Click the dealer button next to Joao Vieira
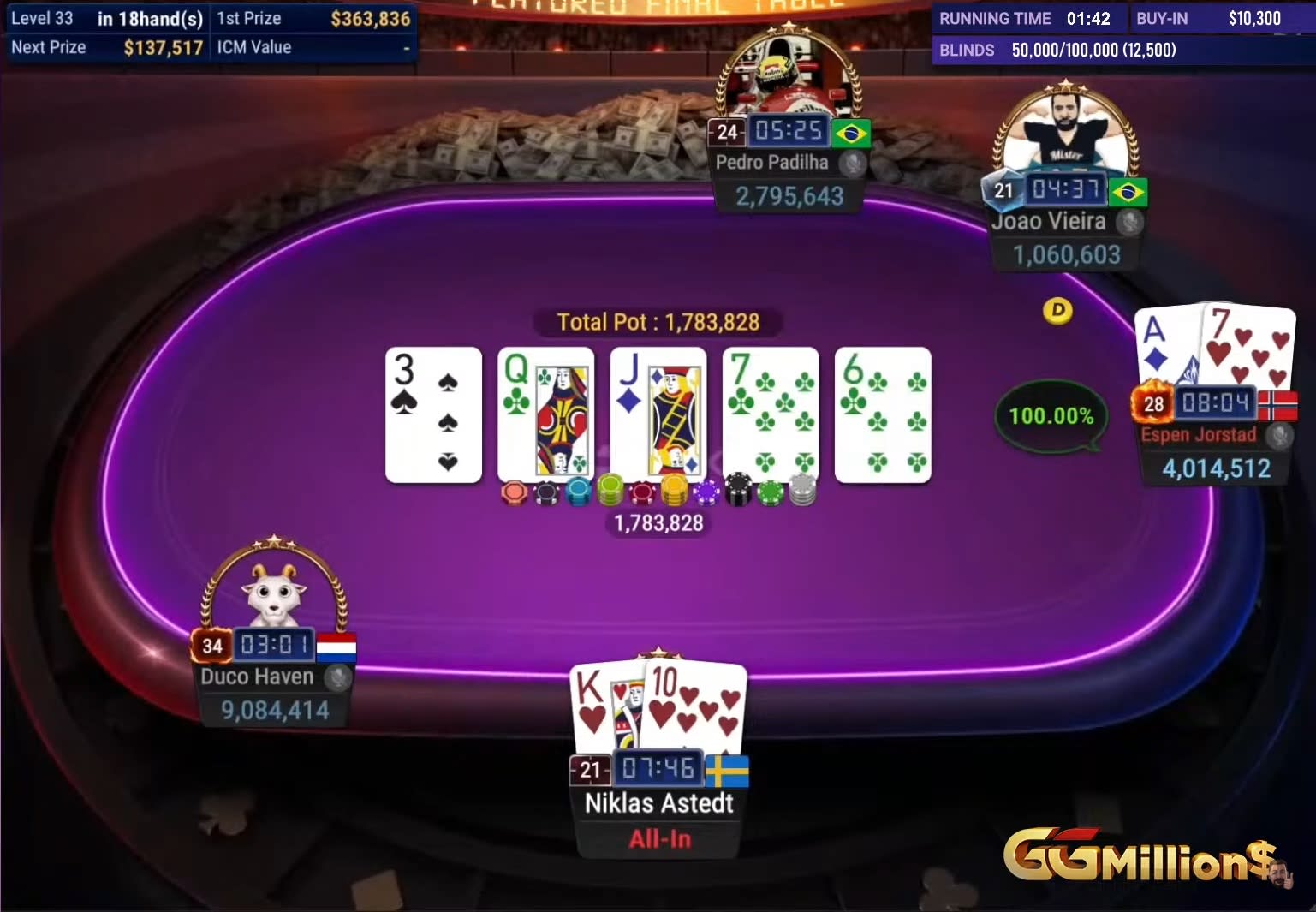This screenshot has height=912, width=1316. pos(1058,313)
